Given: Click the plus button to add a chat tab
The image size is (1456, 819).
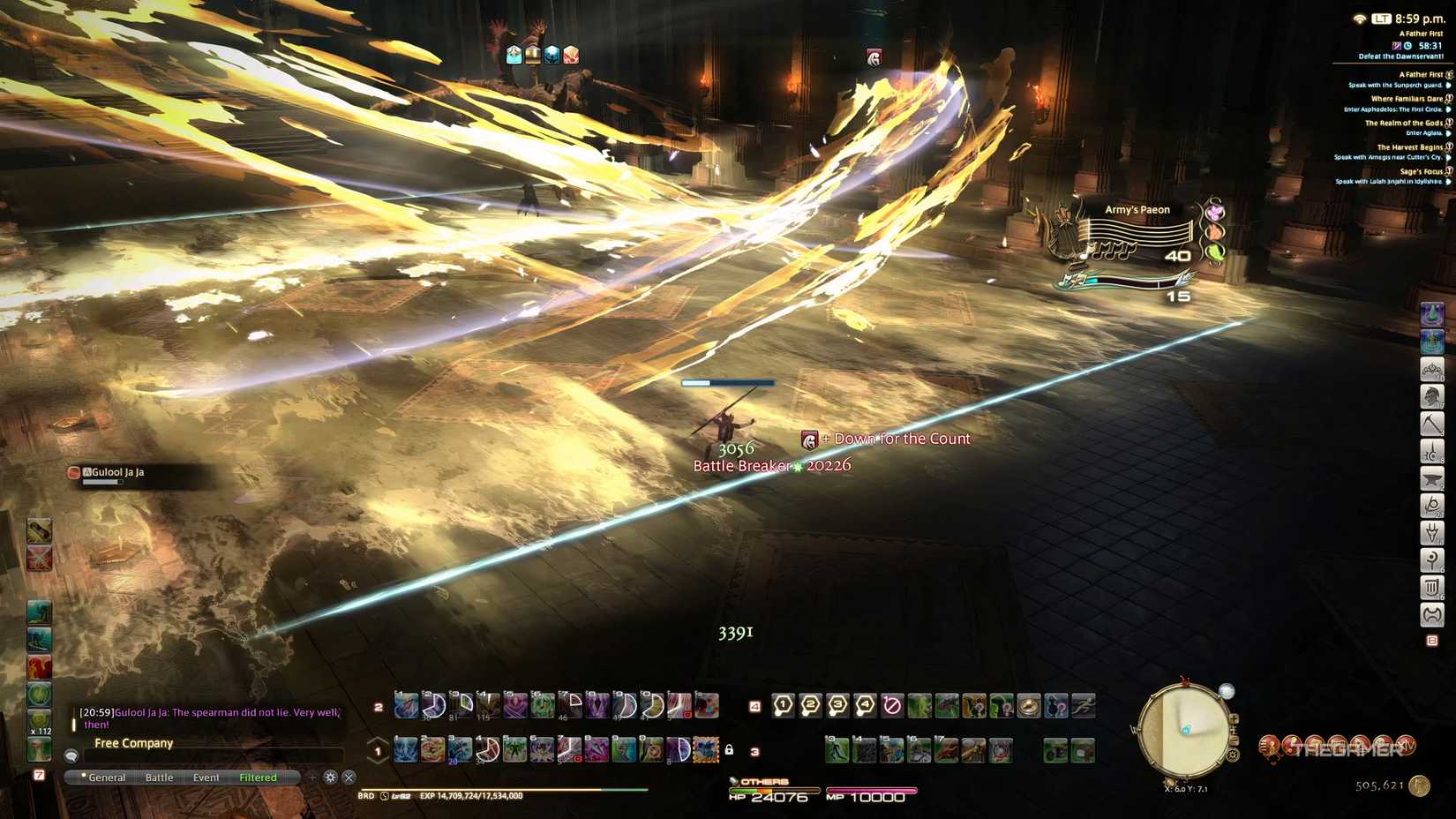Looking at the screenshot, I should [312, 777].
